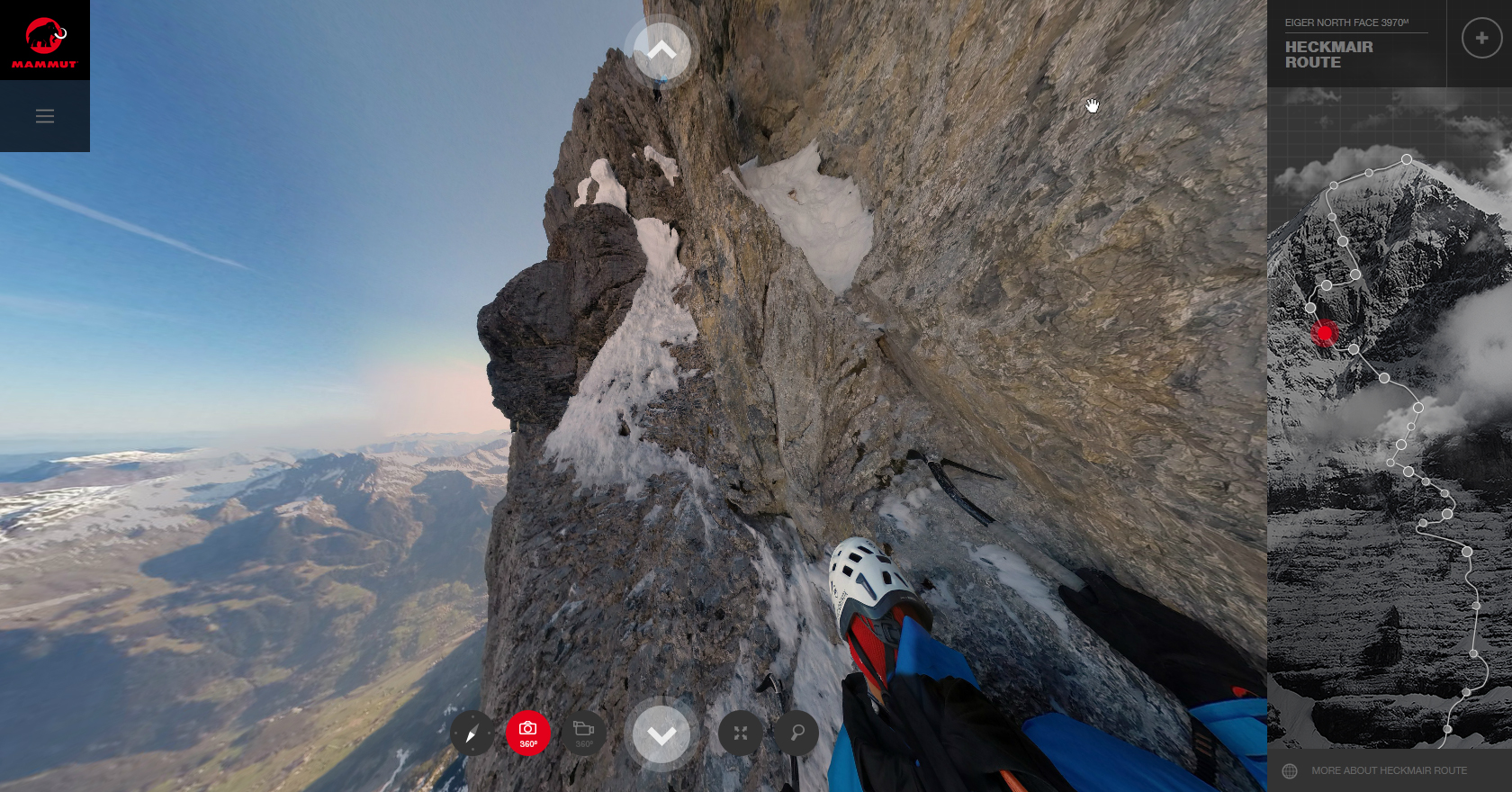Open More About Heckmair Route link
The height and width of the screenshot is (792, 1512).
click(x=1389, y=770)
